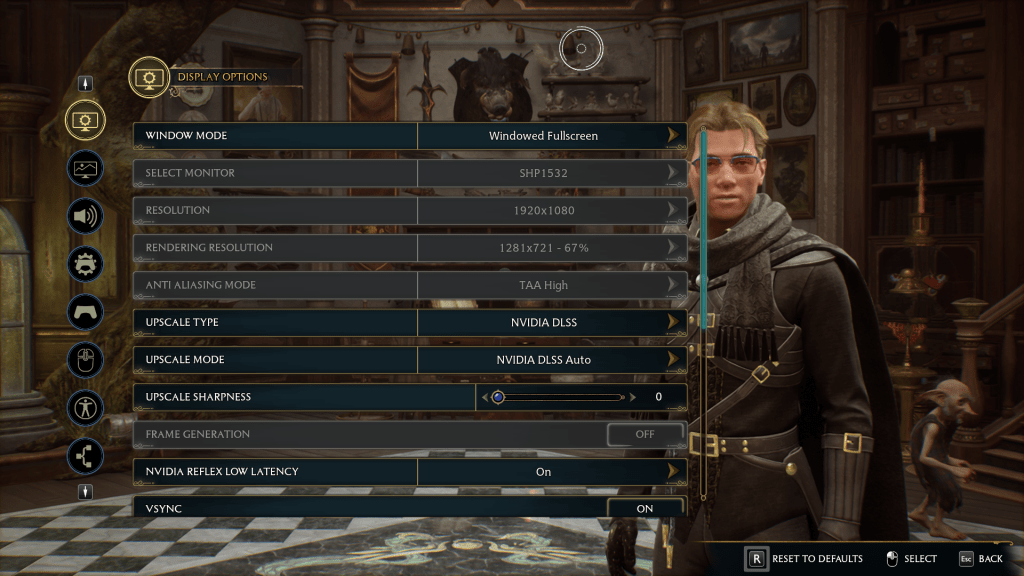Increase Upscale Sharpness with the right arrow

(633, 397)
